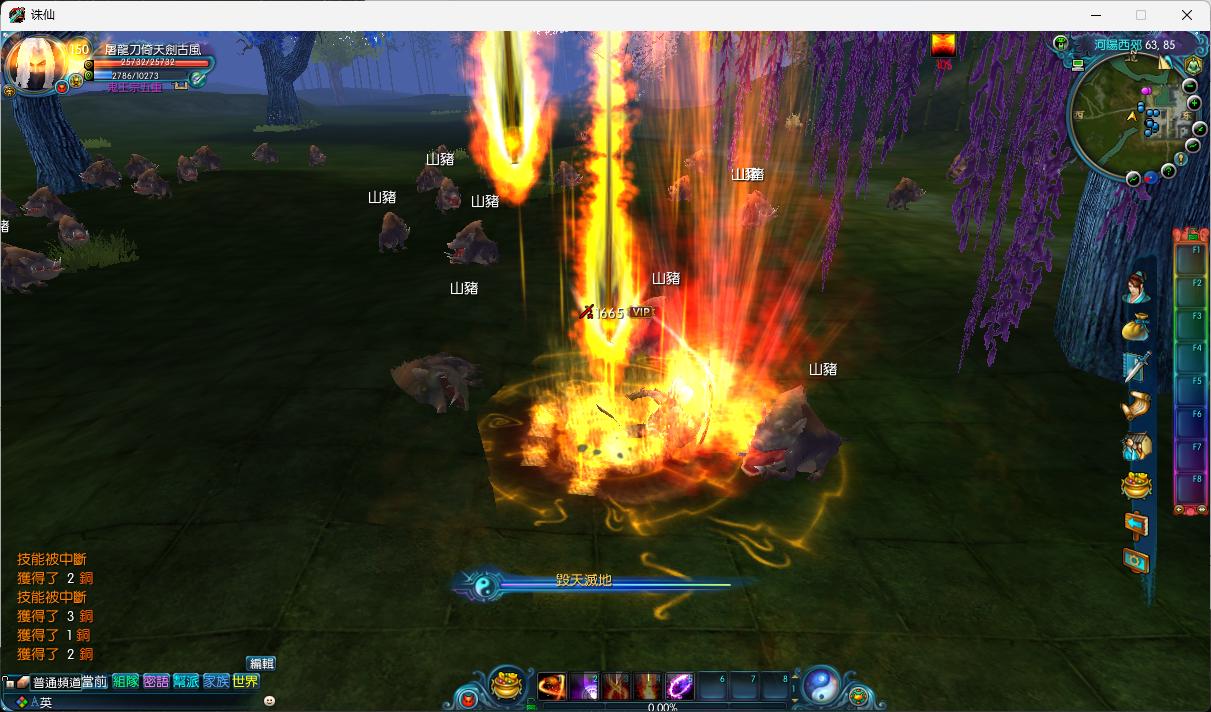Click the 編輯 button above the chat tabs
Image resolution: width=1211 pixels, height=712 pixels.
point(261,663)
